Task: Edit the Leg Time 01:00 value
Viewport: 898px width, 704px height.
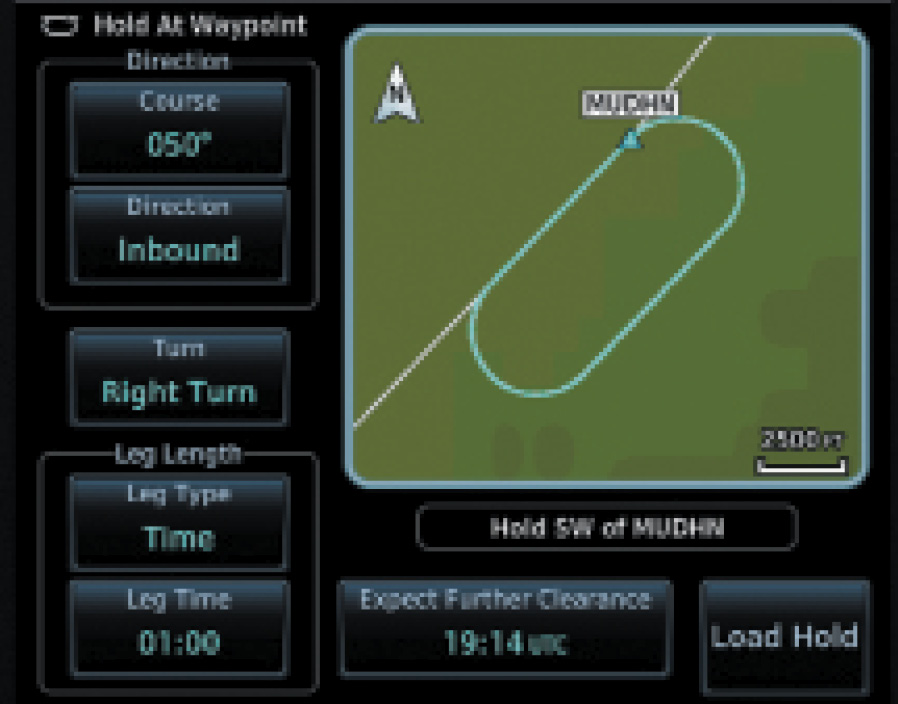Action: pyautogui.click(x=178, y=627)
